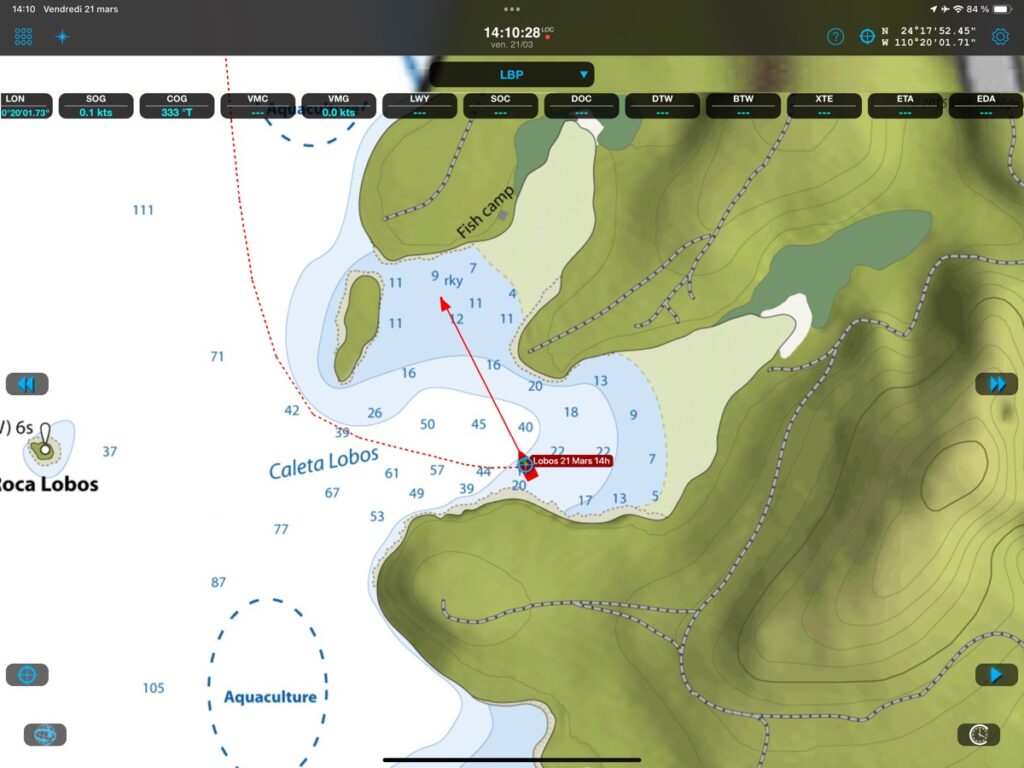Screen dimensions: 1024x768
Task: Open the help question mark icon
Action: click(x=835, y=37)
